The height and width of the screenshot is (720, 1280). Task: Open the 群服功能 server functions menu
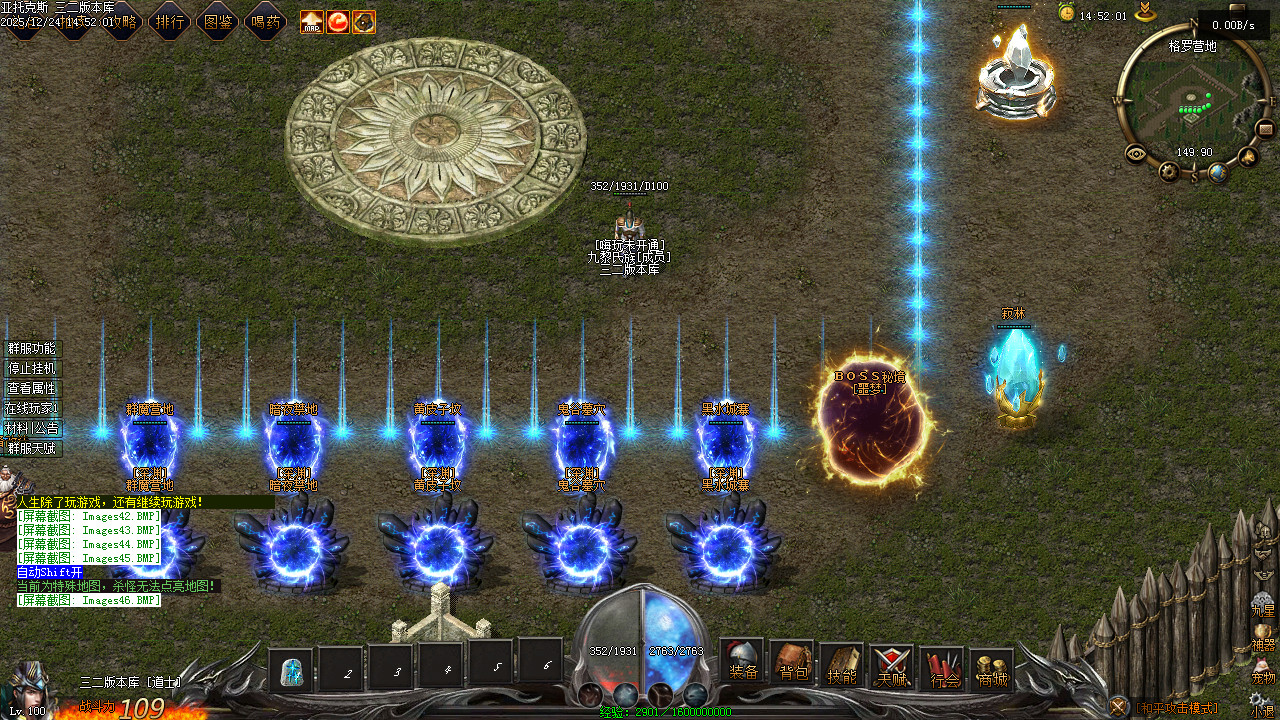[32, 349]
